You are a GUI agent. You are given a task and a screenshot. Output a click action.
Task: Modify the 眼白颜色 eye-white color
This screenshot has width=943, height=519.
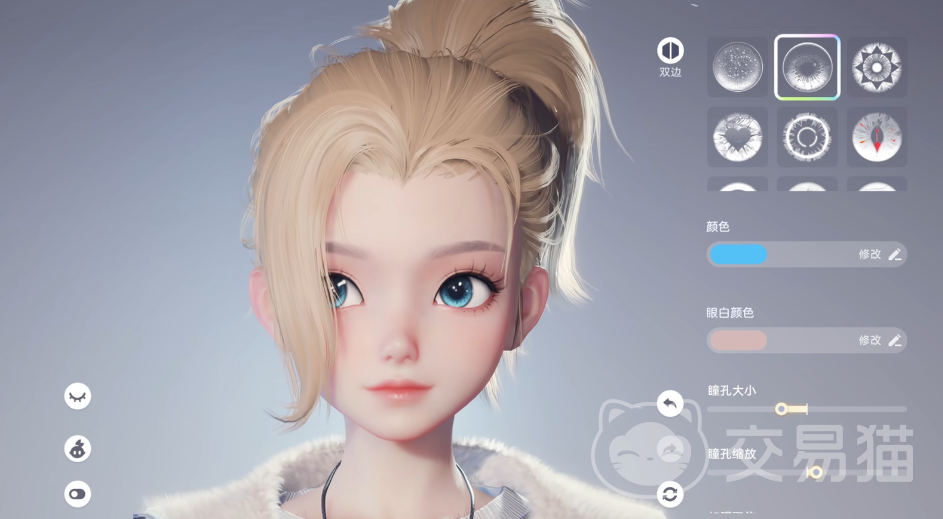[x=880, y=340]
